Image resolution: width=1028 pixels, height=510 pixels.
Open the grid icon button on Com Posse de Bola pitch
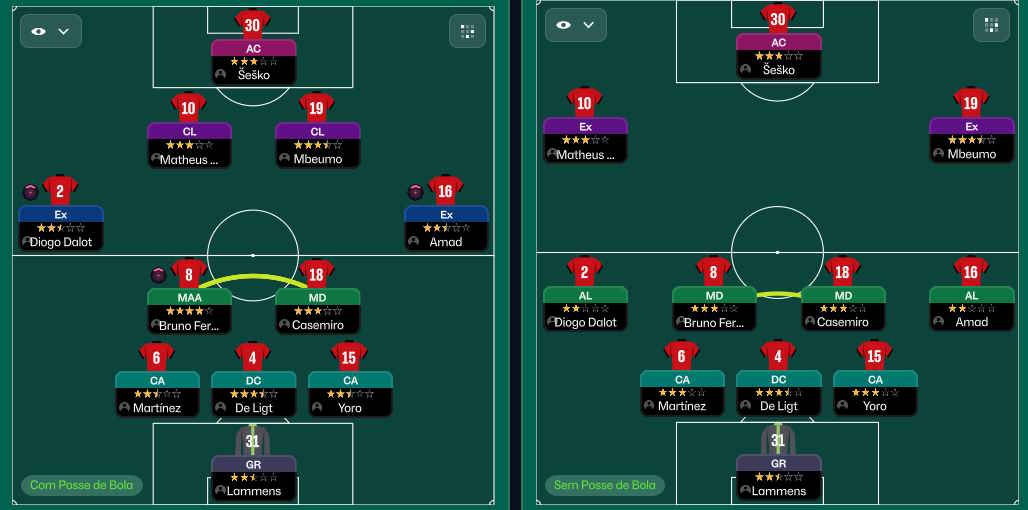pos(467,31)
